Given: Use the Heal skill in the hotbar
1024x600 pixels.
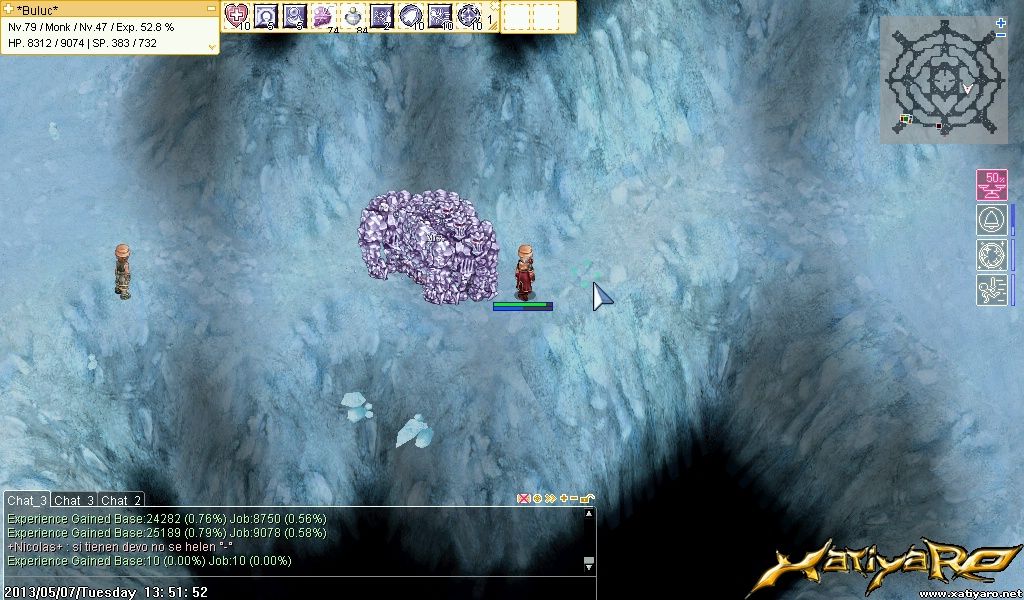Looking at the screenshot, I should [237, 15].
